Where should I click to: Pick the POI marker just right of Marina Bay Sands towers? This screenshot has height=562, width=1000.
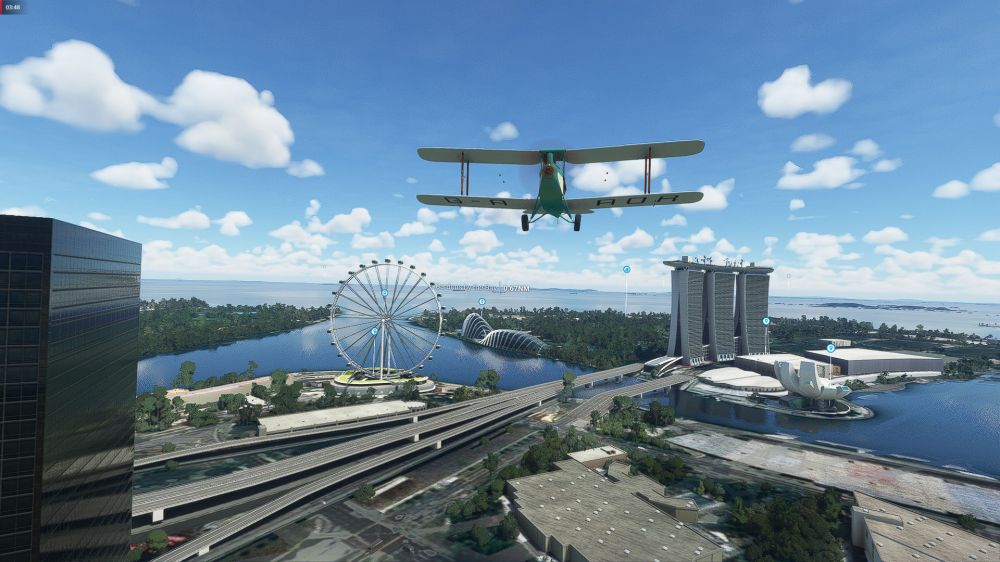766,321
